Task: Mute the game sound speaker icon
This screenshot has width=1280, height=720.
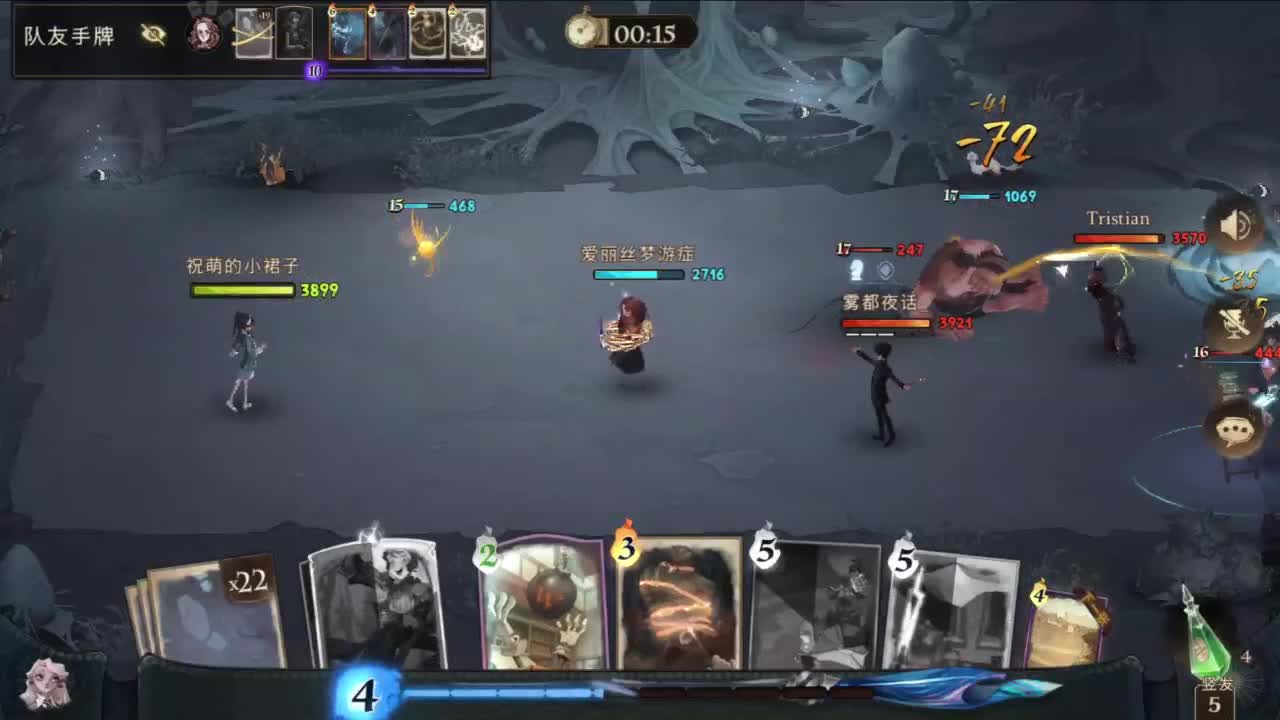Action: 1236,227
